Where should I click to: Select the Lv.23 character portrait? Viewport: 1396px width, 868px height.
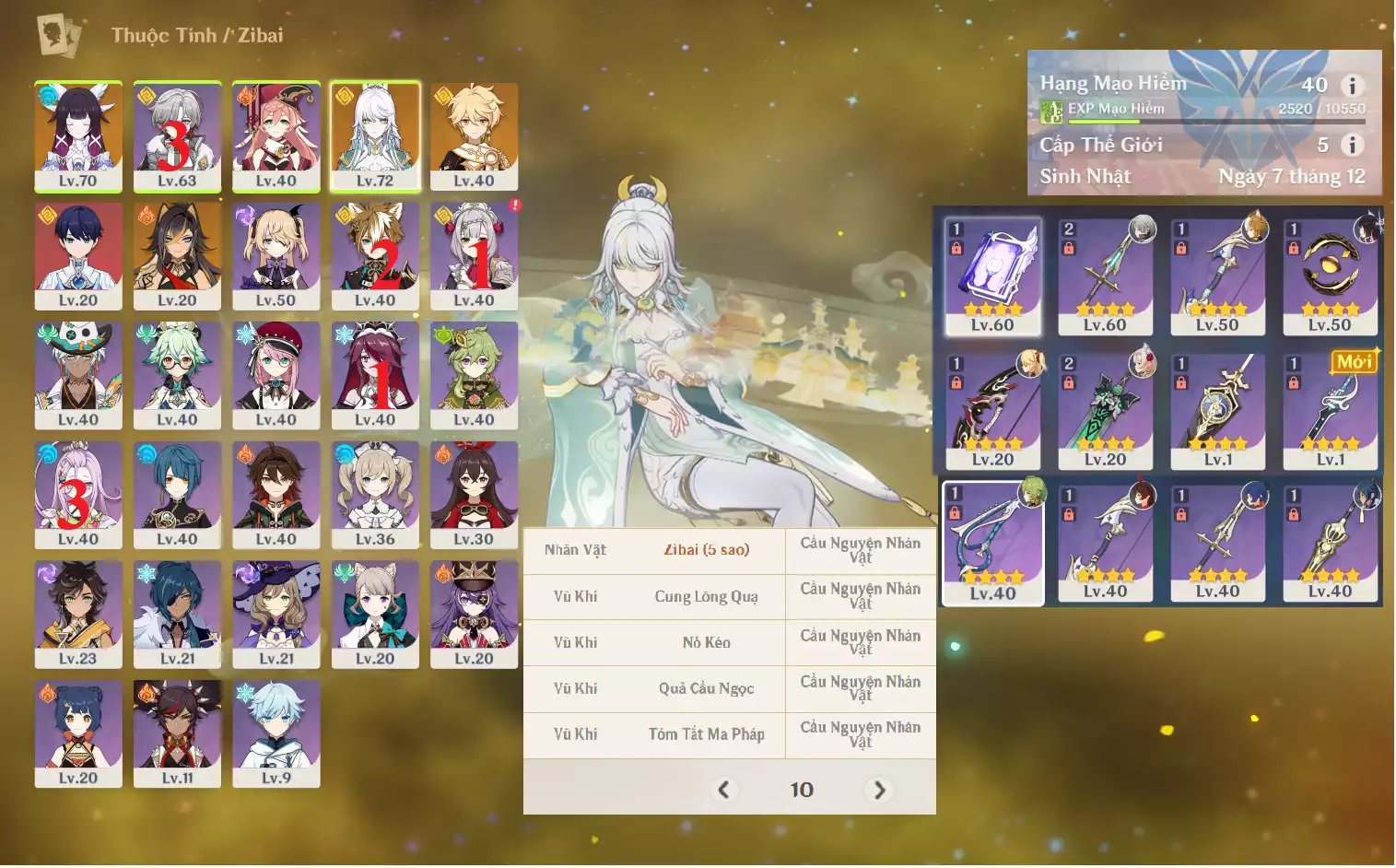click(x=78, y=614)
